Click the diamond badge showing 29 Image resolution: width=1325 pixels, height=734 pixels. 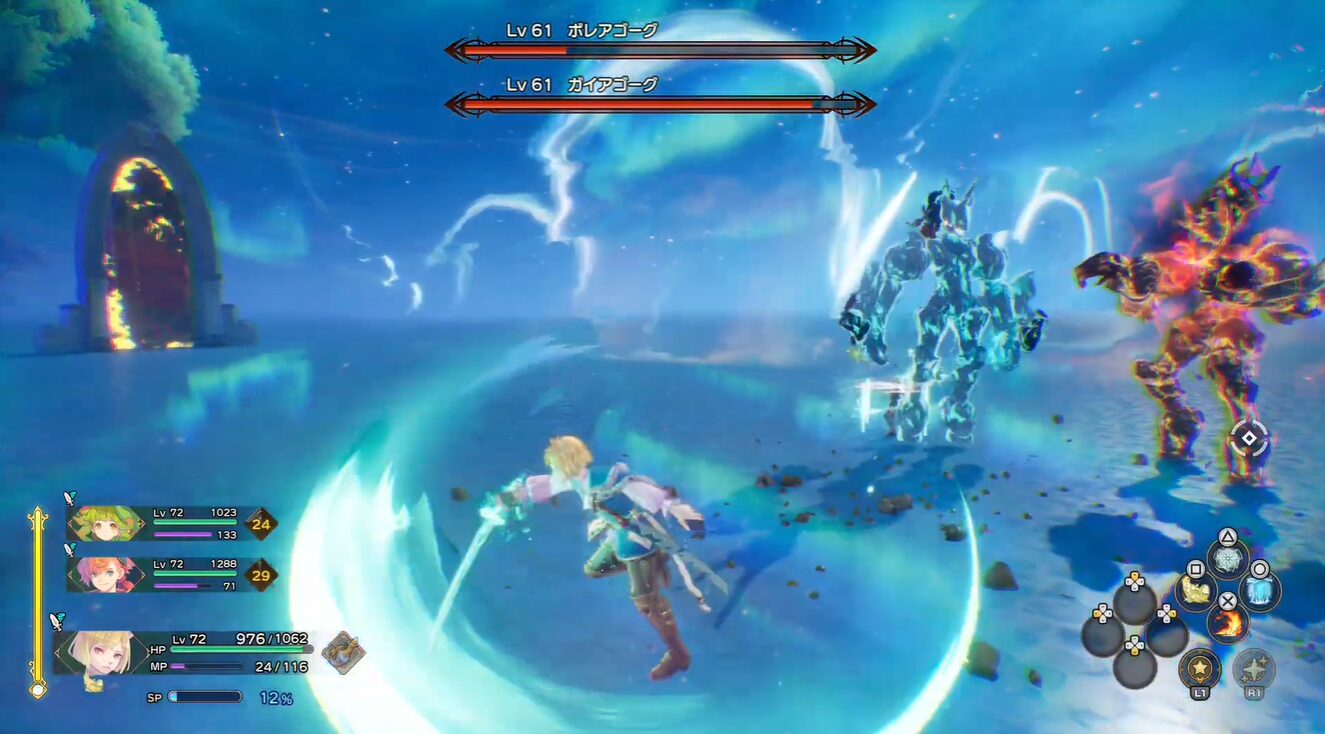pos(262,574)
